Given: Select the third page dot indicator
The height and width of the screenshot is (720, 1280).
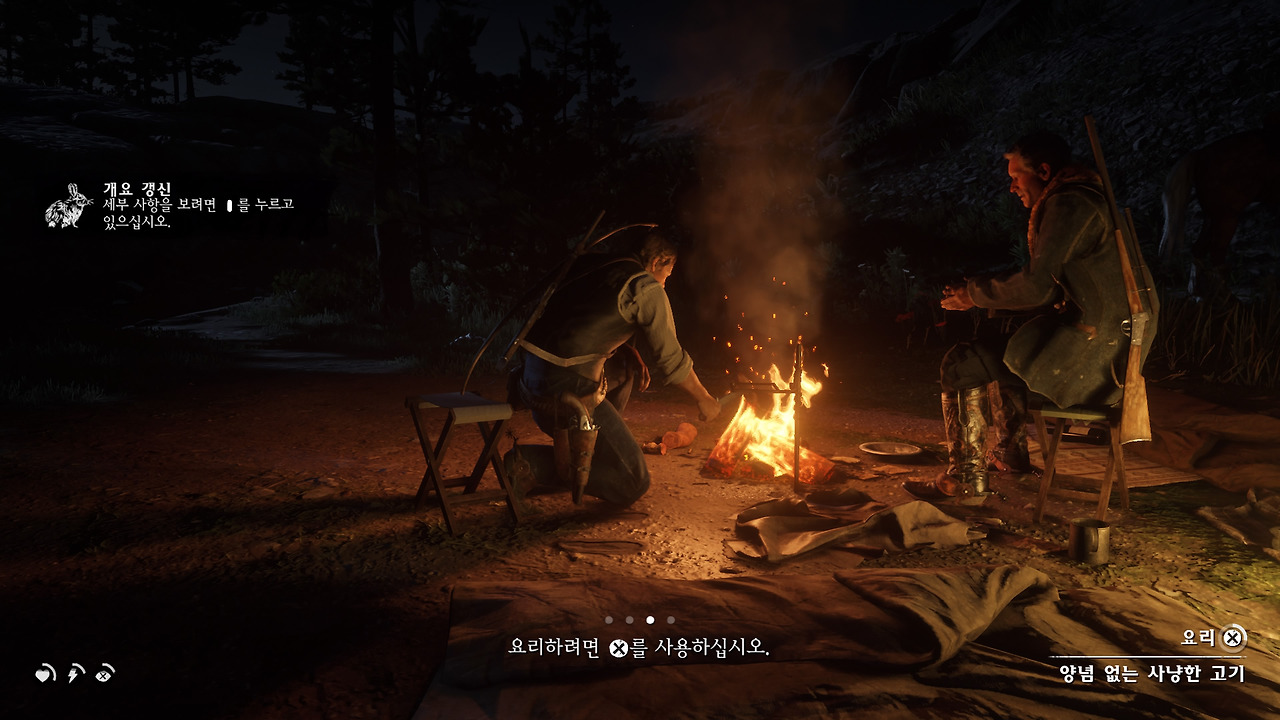Looking at the screenshot, I should pos(650,620).
